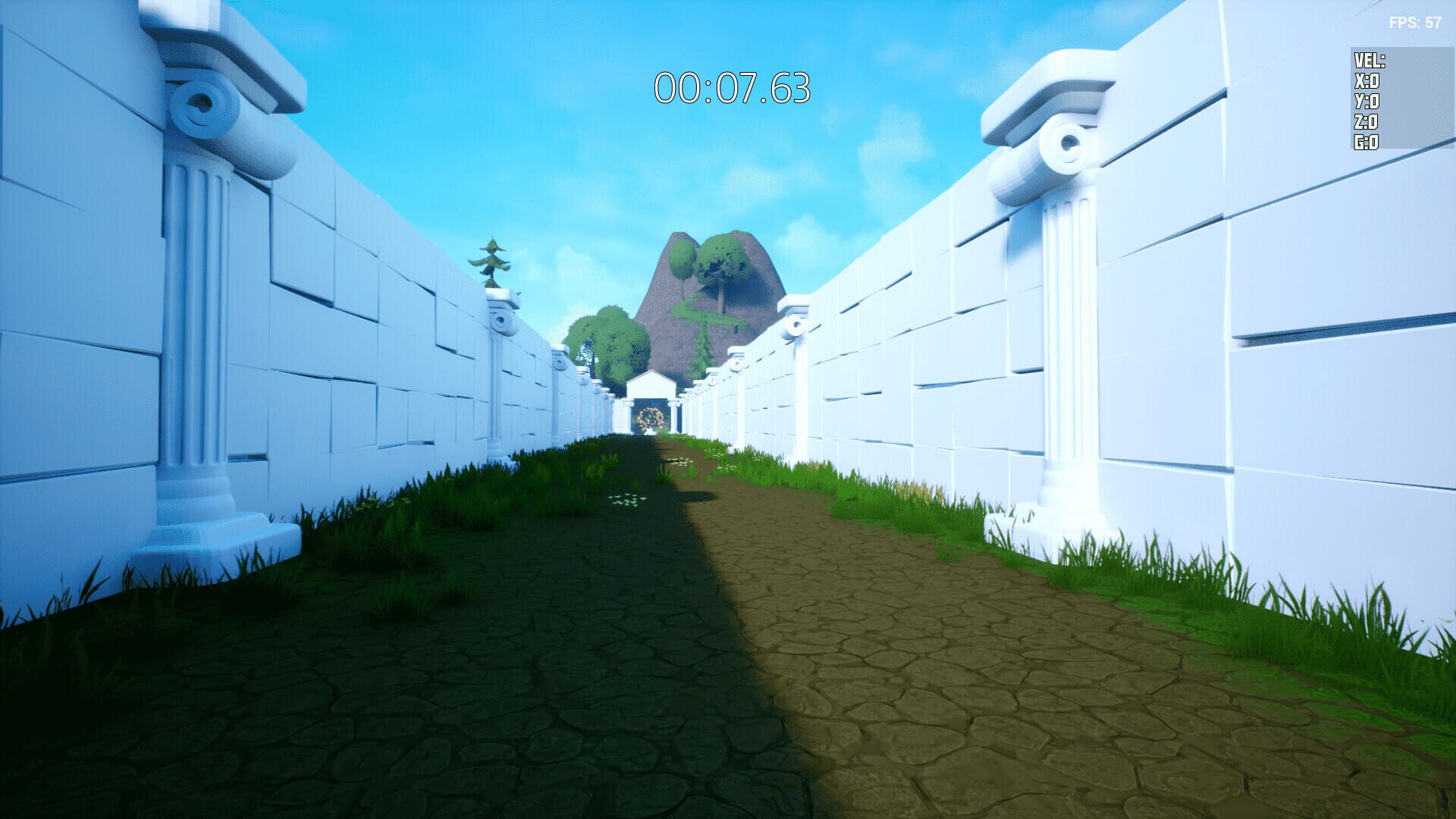
Task: Select the race timer showing 00:07.63
Action: 732,88
